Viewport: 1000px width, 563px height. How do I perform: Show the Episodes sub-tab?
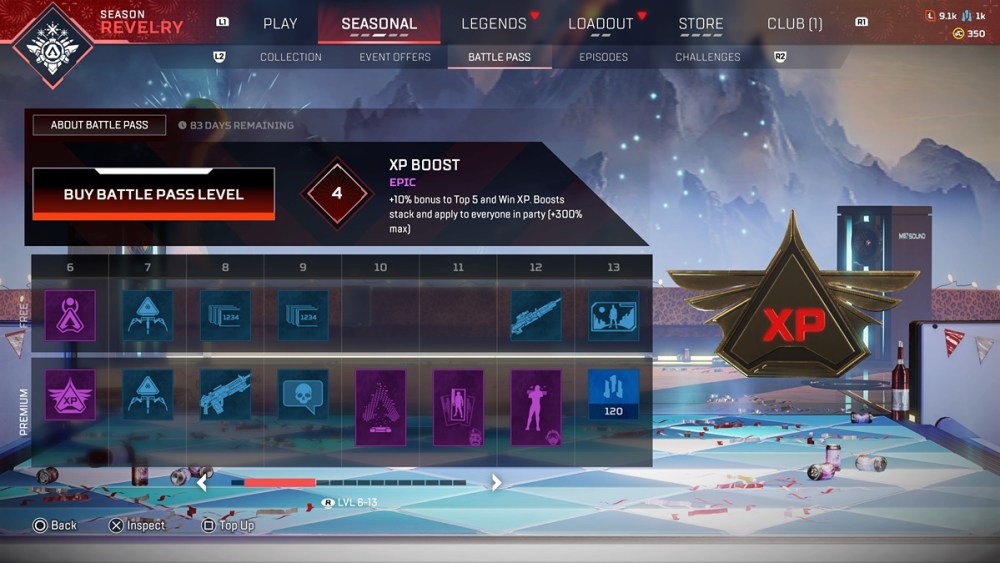[604, 57]
